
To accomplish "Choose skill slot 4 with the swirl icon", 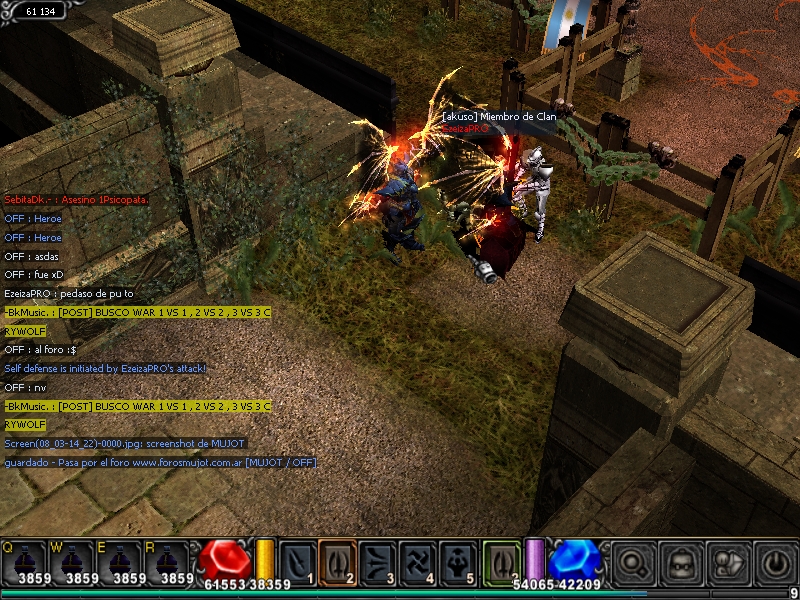I will coord(418,561).
